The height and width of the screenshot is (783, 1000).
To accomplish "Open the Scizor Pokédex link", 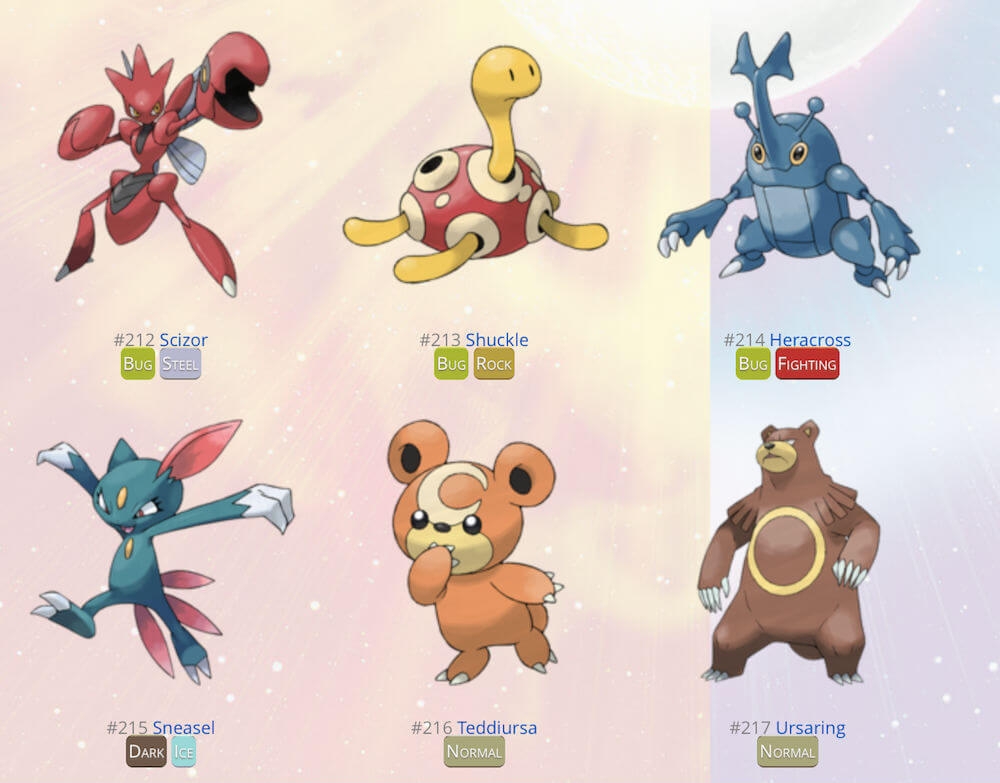I will (x=183, y=340).
